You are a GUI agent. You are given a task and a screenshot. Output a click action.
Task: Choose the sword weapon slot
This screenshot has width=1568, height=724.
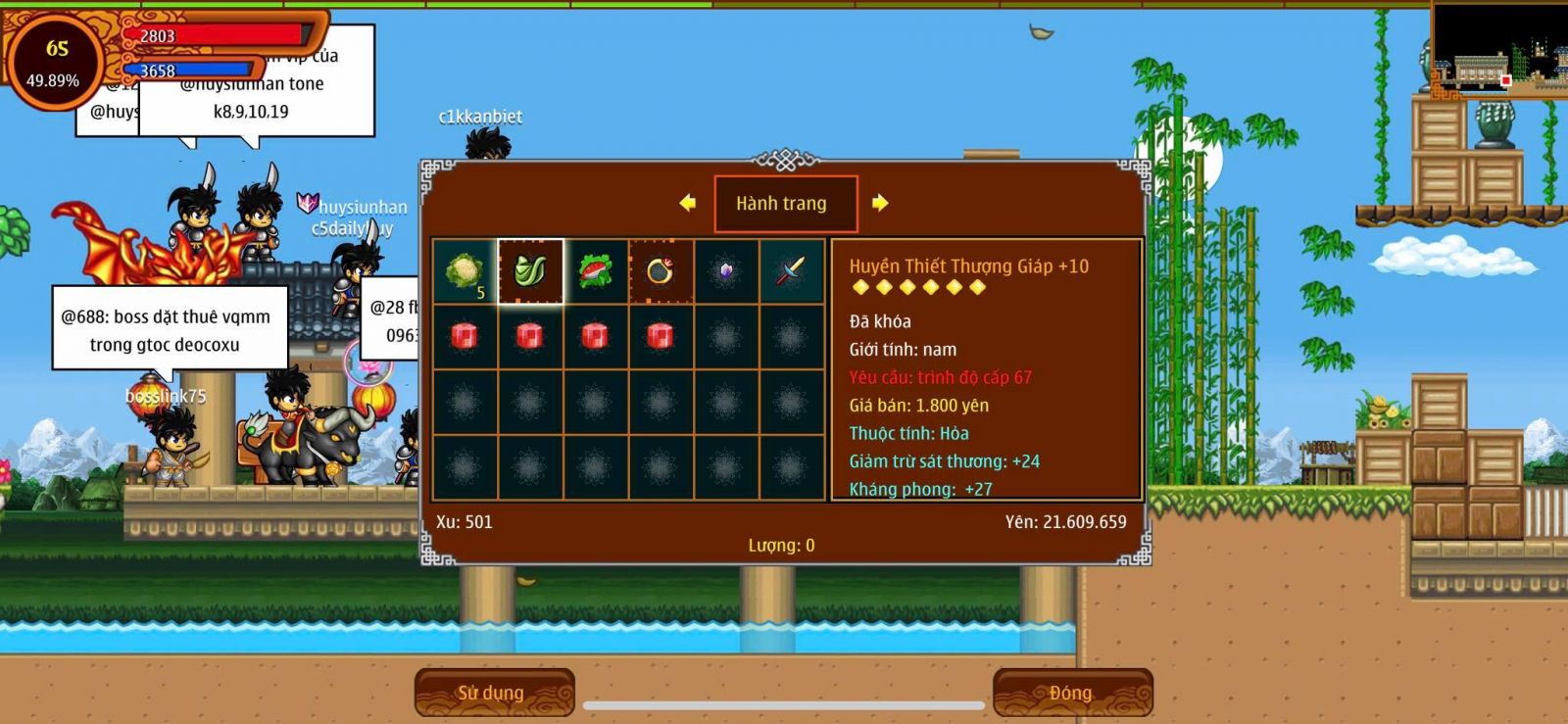(x=791, y=271)
